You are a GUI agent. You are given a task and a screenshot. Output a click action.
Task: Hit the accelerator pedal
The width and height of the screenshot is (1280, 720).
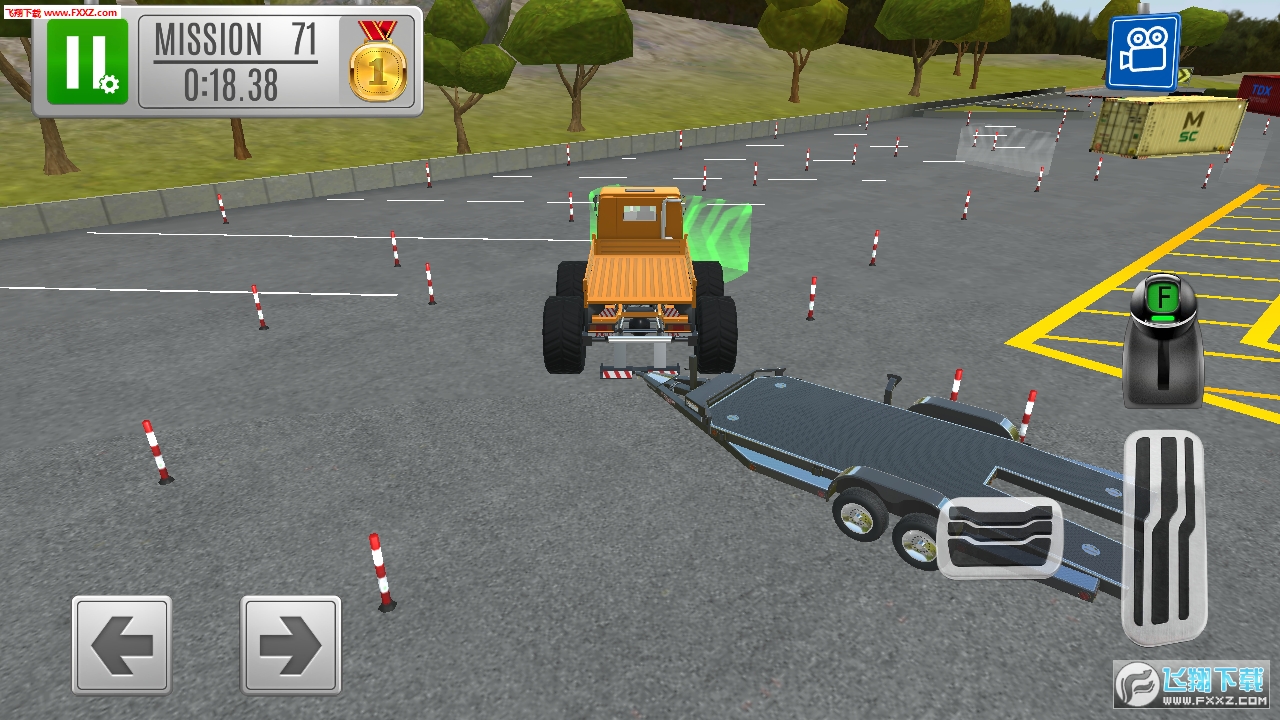1164,538
